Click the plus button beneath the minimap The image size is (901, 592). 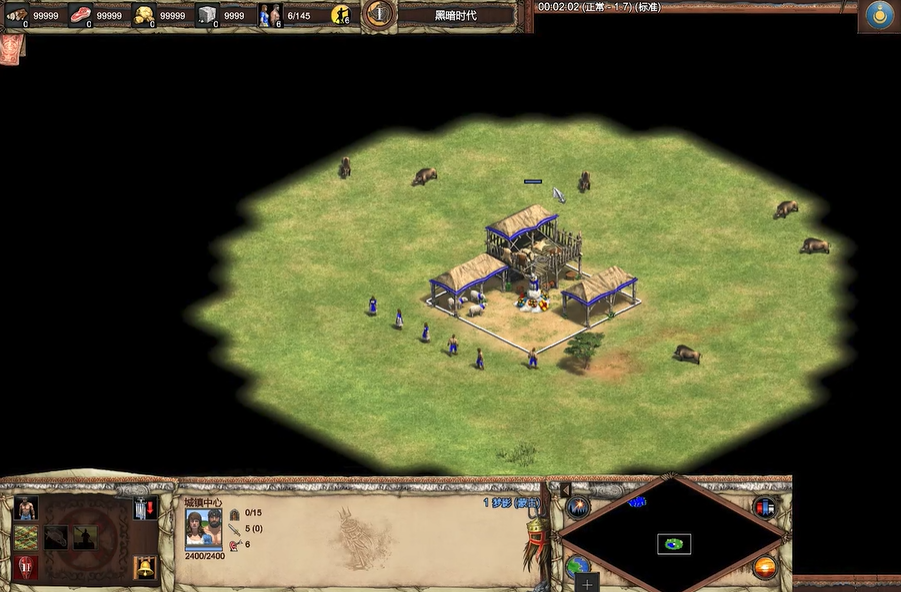click(587, 583)
